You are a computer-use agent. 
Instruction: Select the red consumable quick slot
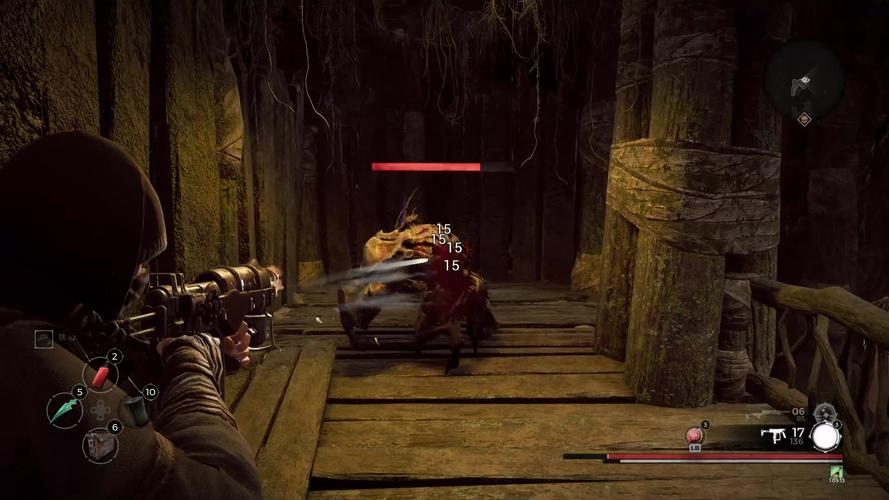click(x=101, y=375)
